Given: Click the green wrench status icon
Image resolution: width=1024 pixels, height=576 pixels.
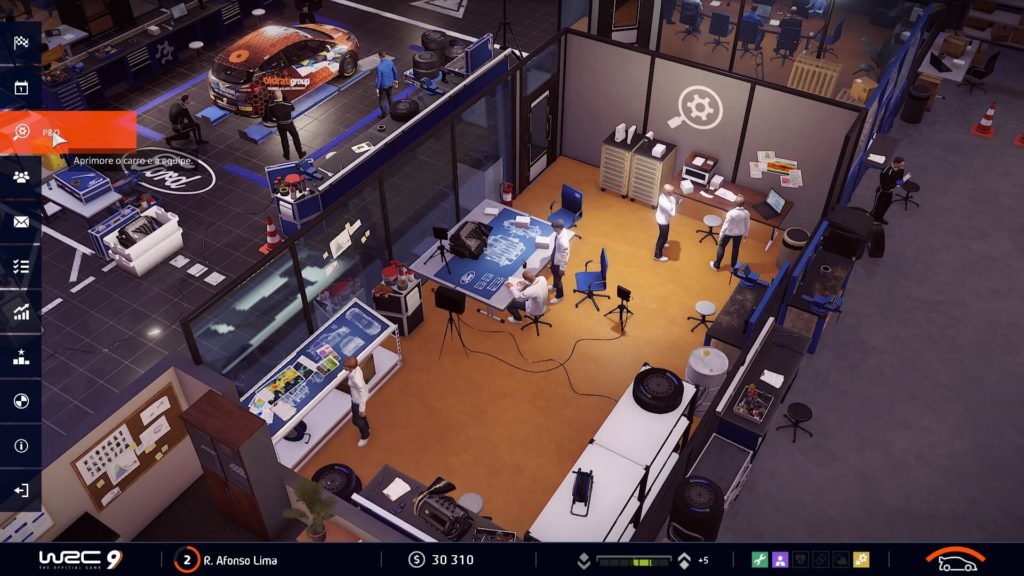Looking at the screenshot, I should tap(759, 560).
